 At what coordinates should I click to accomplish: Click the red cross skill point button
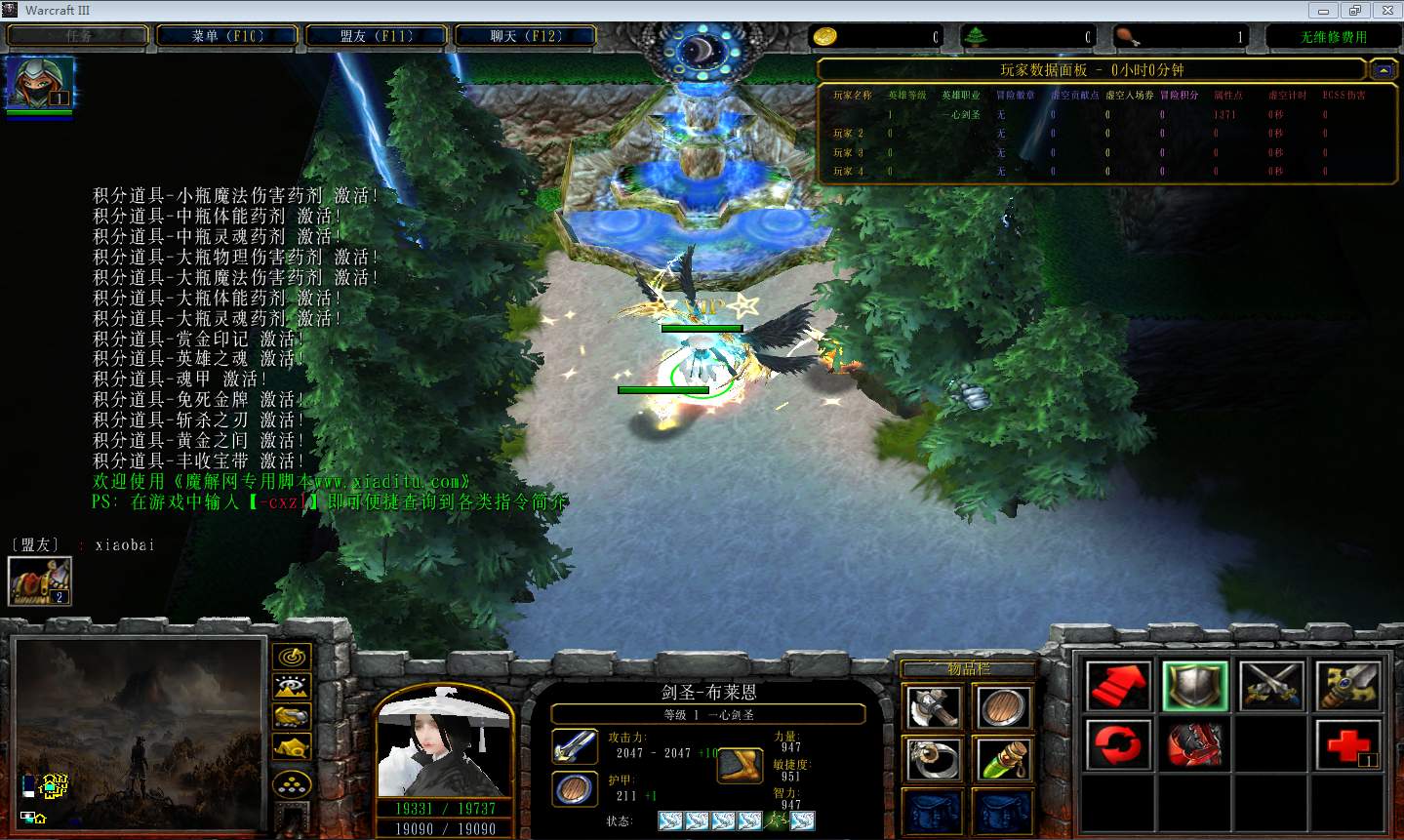point(1347,745)
